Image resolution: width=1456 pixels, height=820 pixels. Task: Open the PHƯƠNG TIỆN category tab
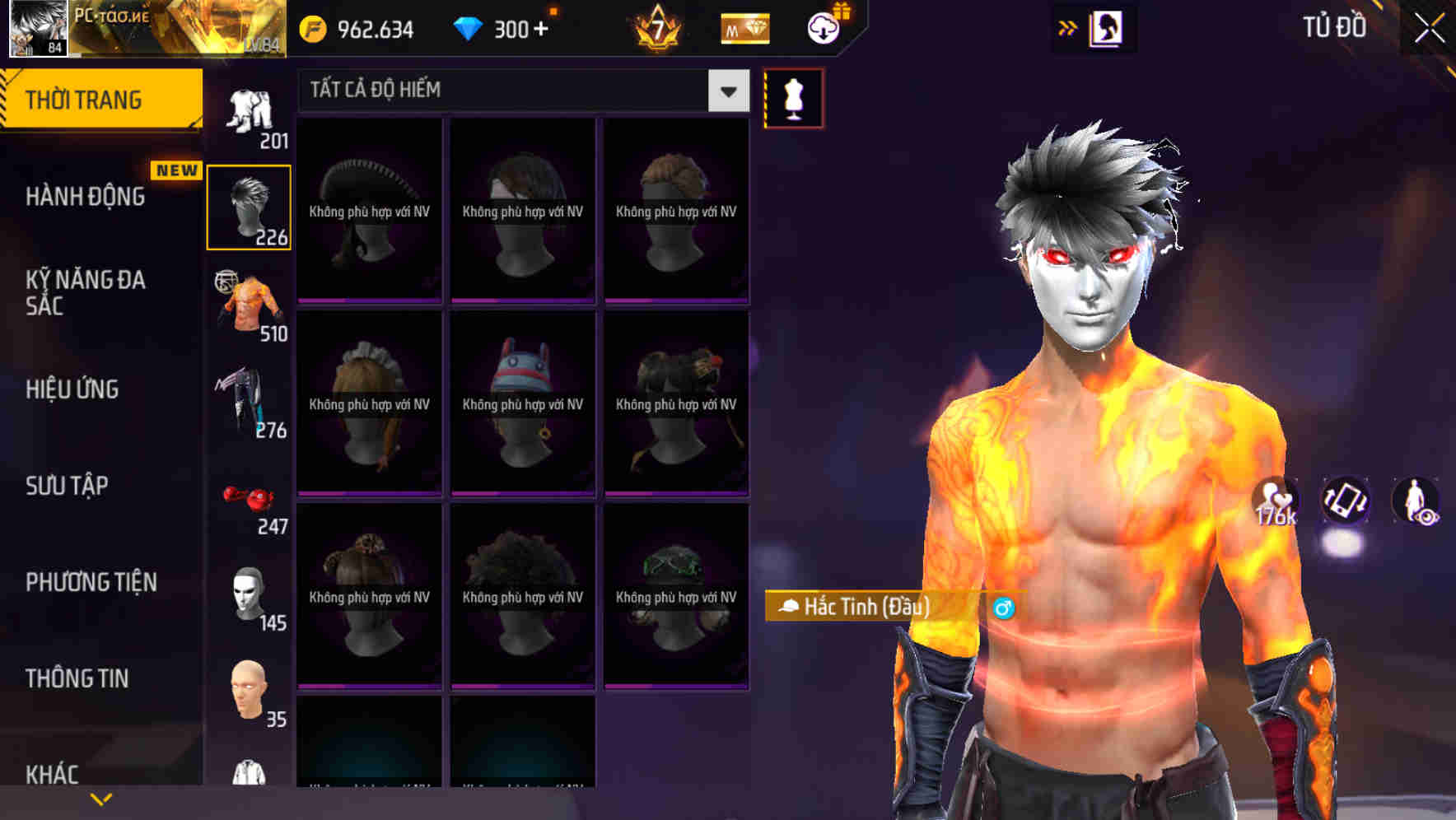click(91, 581)
